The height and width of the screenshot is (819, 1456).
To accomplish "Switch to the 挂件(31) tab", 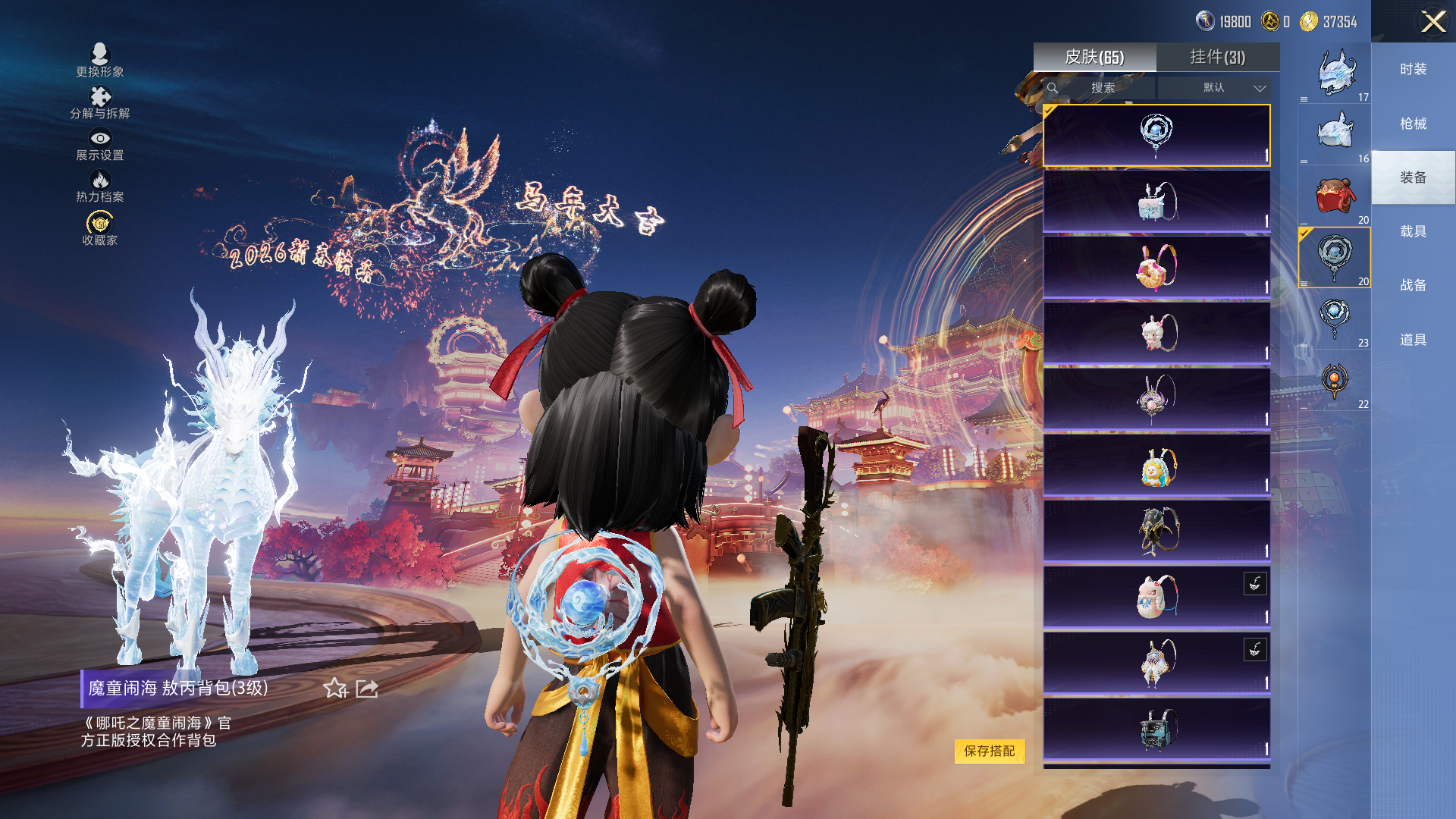I will [1217, 57].
